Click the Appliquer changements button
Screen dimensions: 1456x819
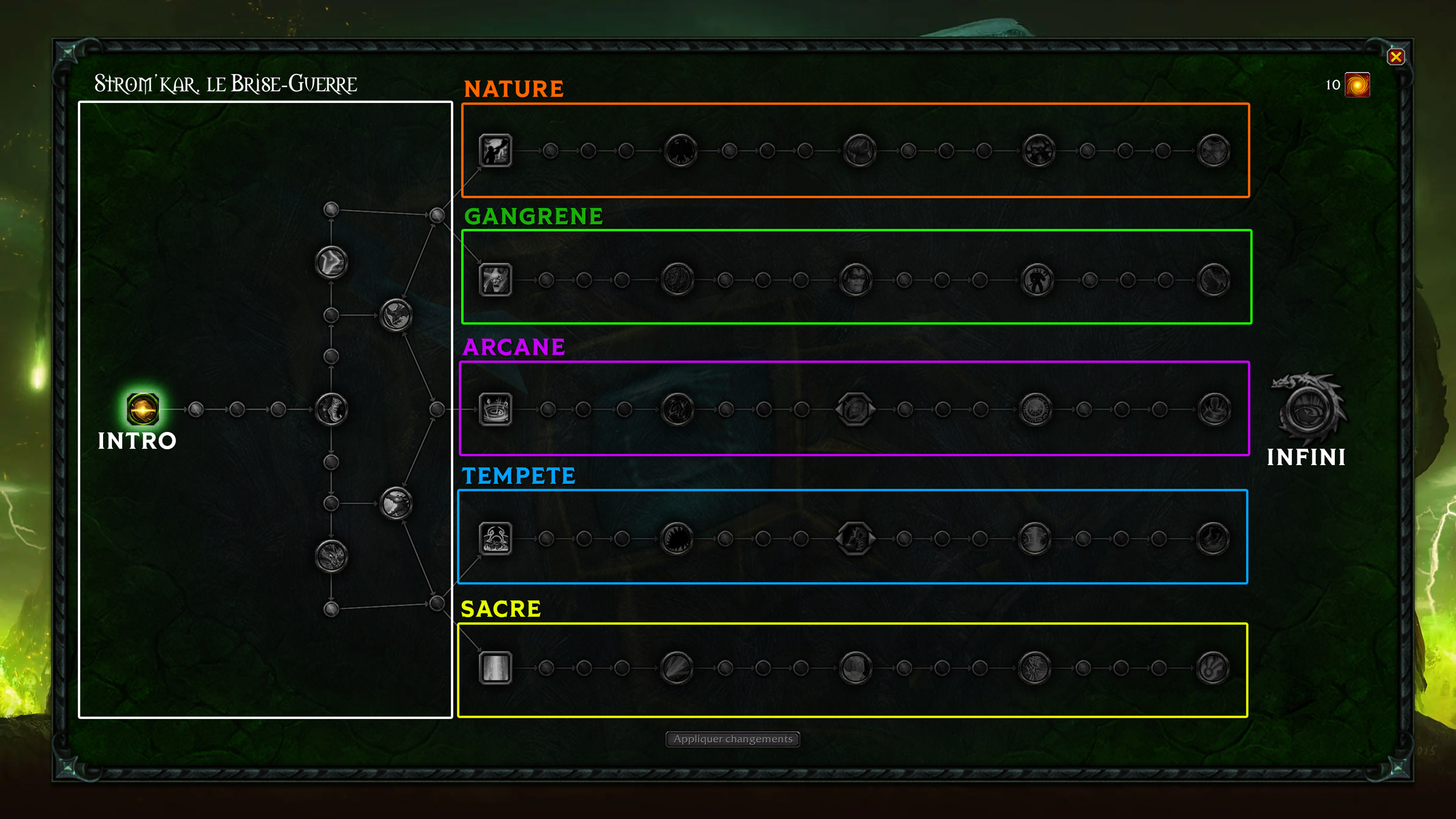pos(733,739)
